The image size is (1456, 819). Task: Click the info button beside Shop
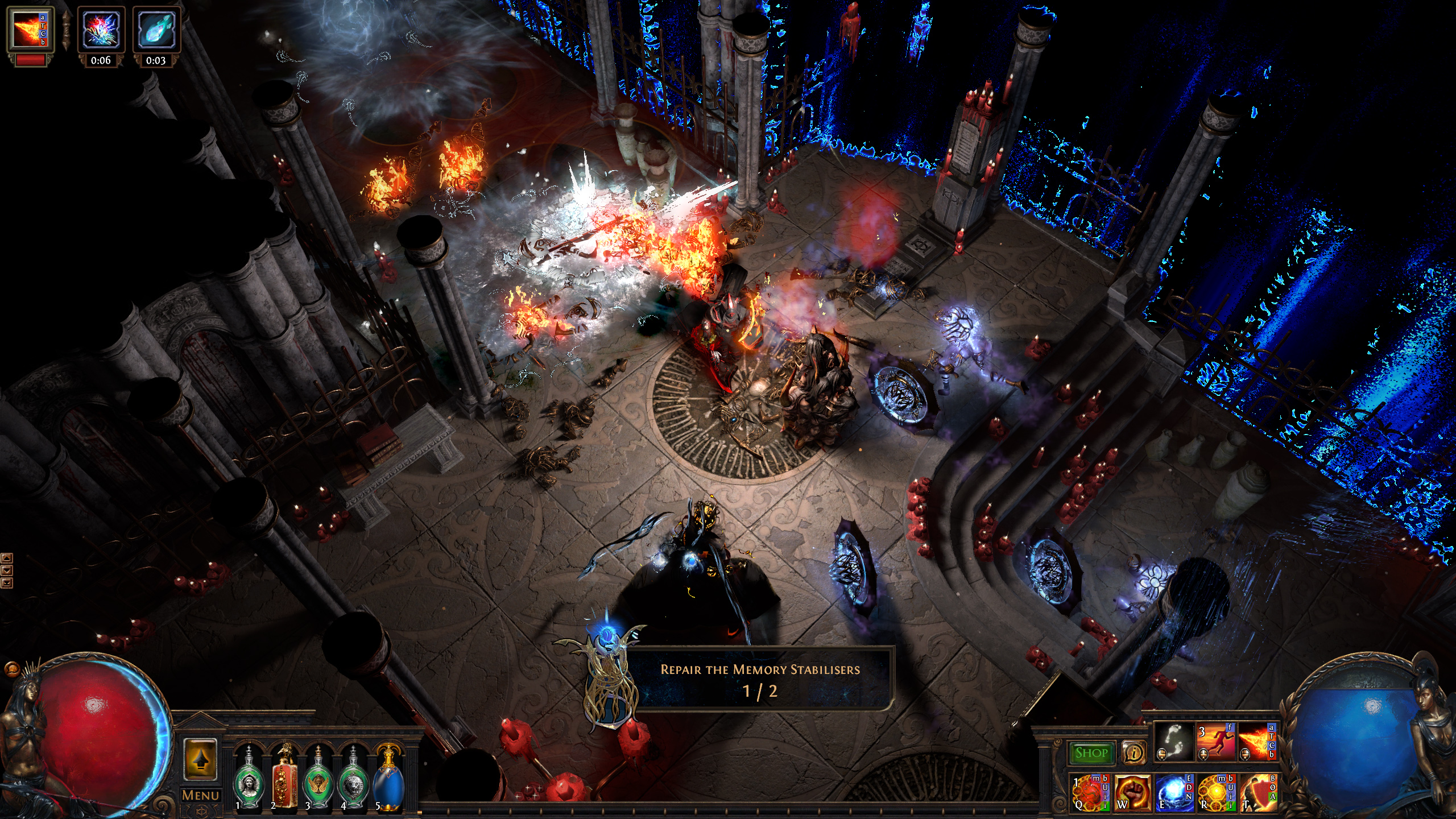[1134, 753]
